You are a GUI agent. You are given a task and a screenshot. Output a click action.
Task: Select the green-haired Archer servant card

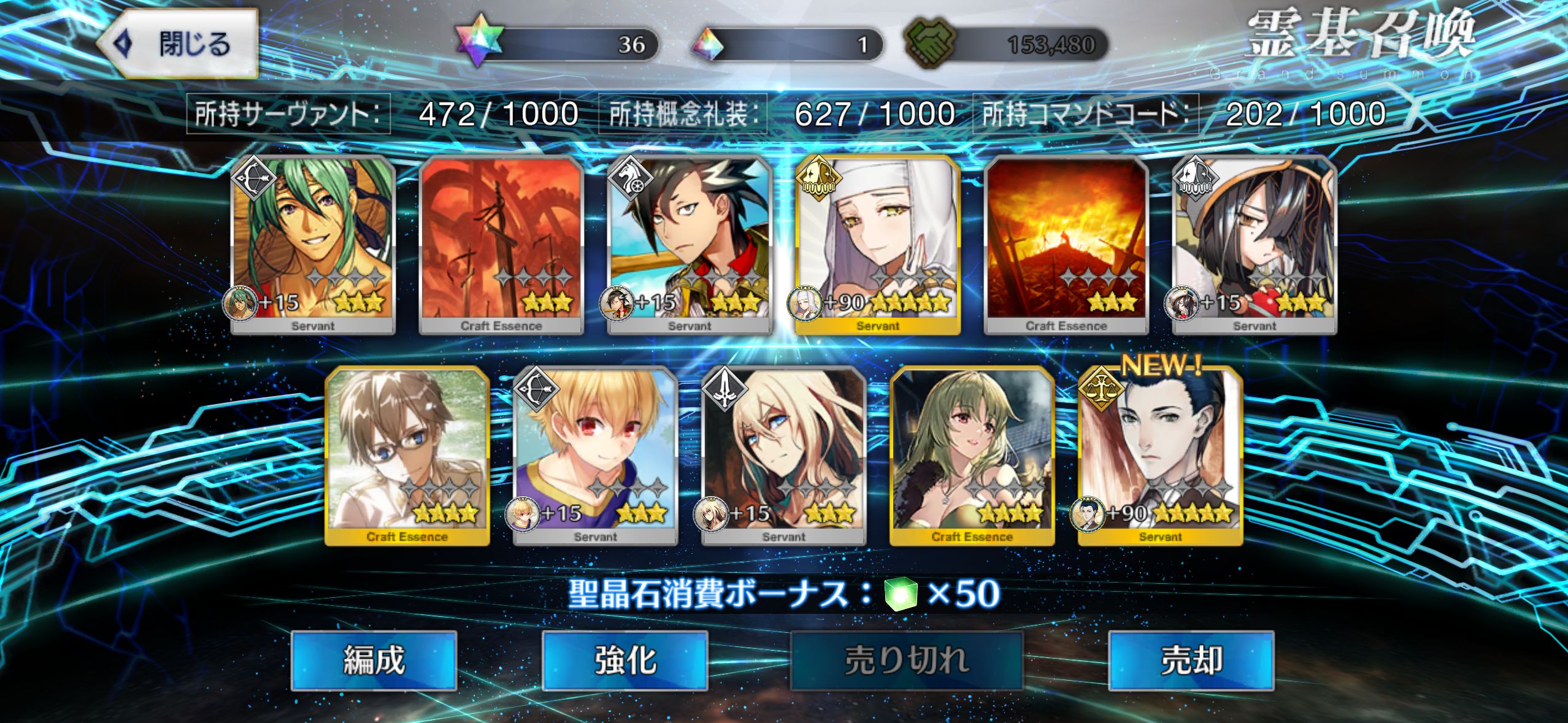pyautogui.click(x=313, y=243)
